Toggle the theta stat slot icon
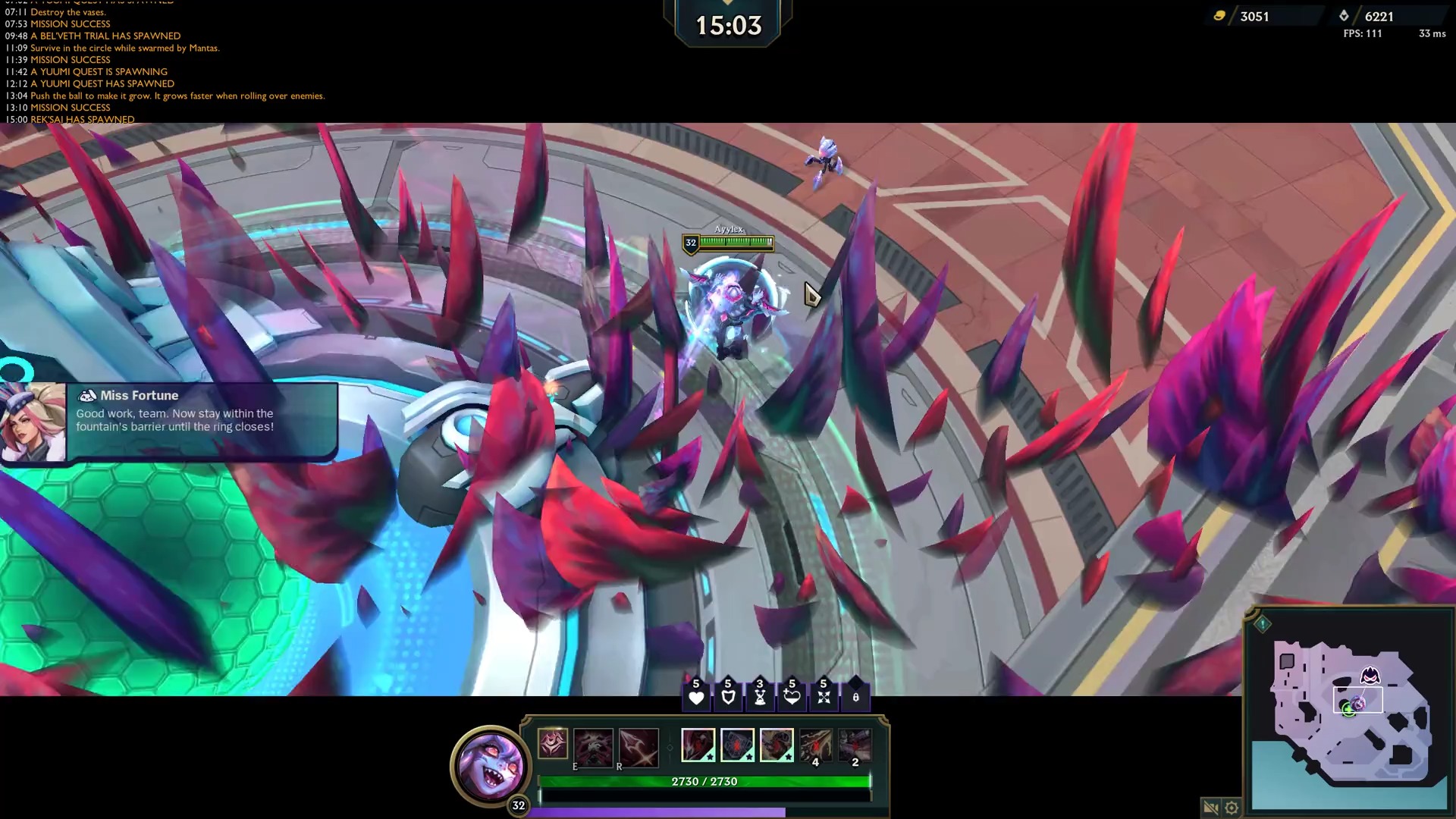 pos(855,697)
